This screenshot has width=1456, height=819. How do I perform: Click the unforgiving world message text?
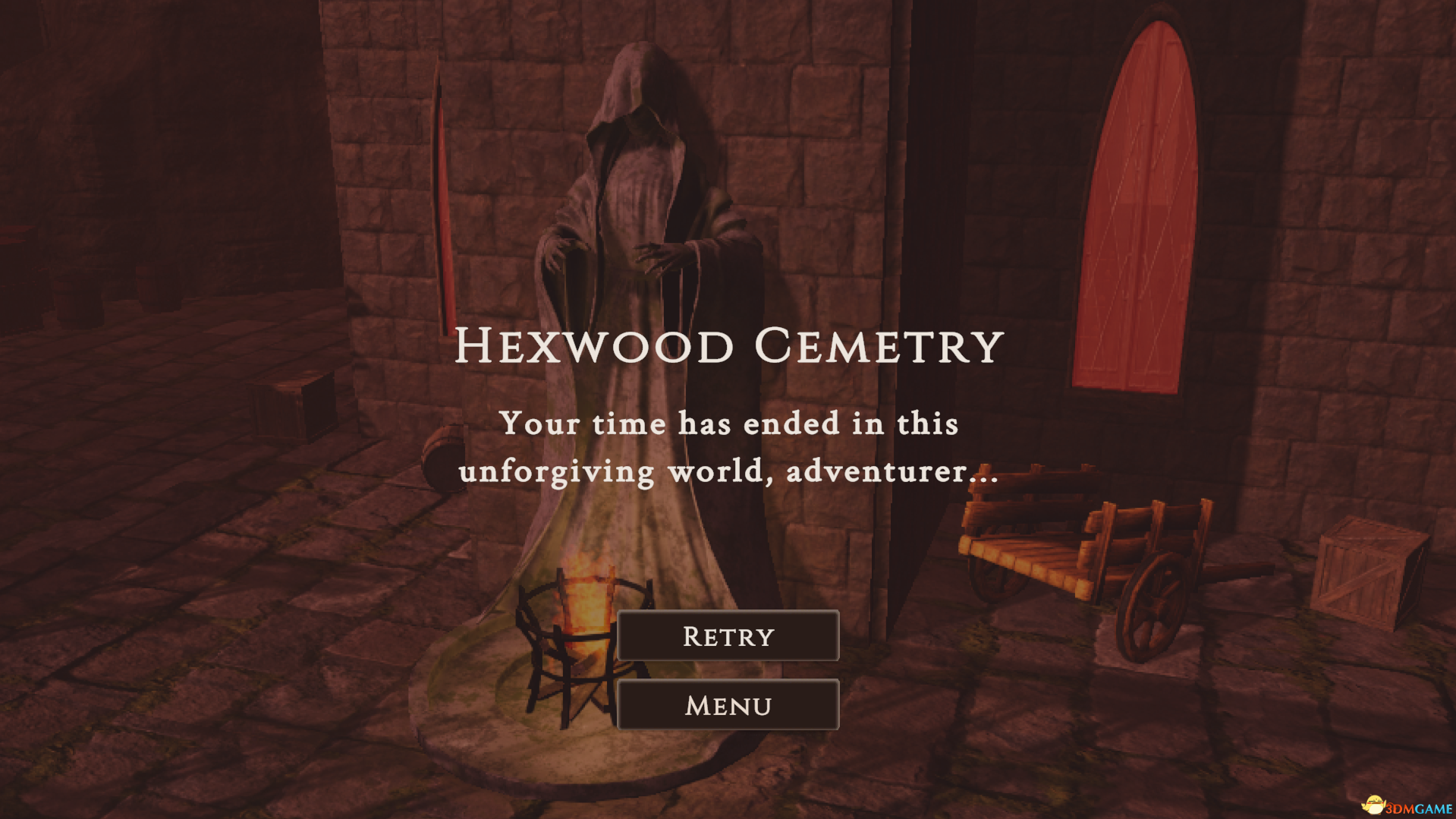(x=728, y=448)
